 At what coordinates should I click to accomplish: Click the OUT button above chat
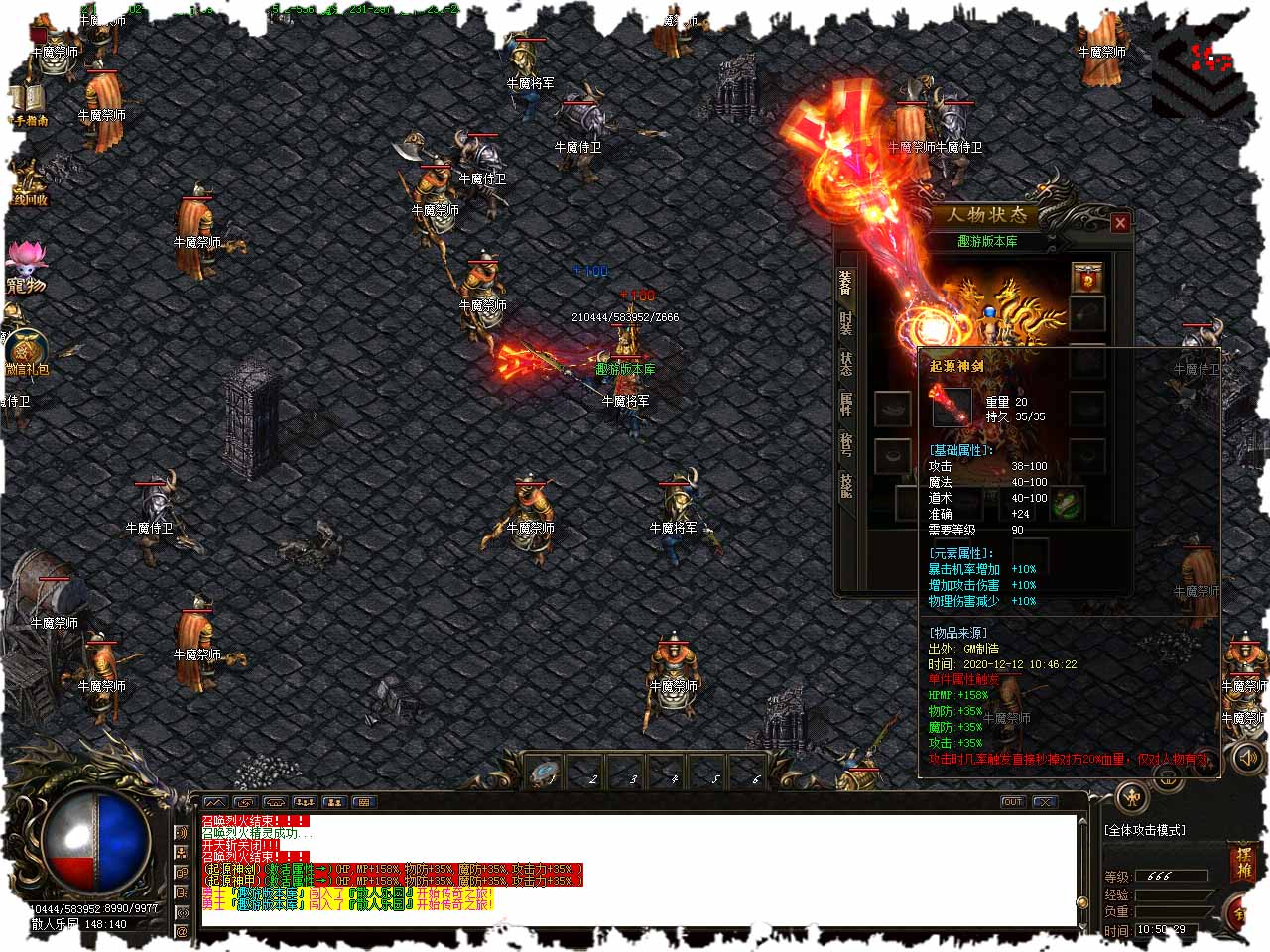pos(1012,801)
